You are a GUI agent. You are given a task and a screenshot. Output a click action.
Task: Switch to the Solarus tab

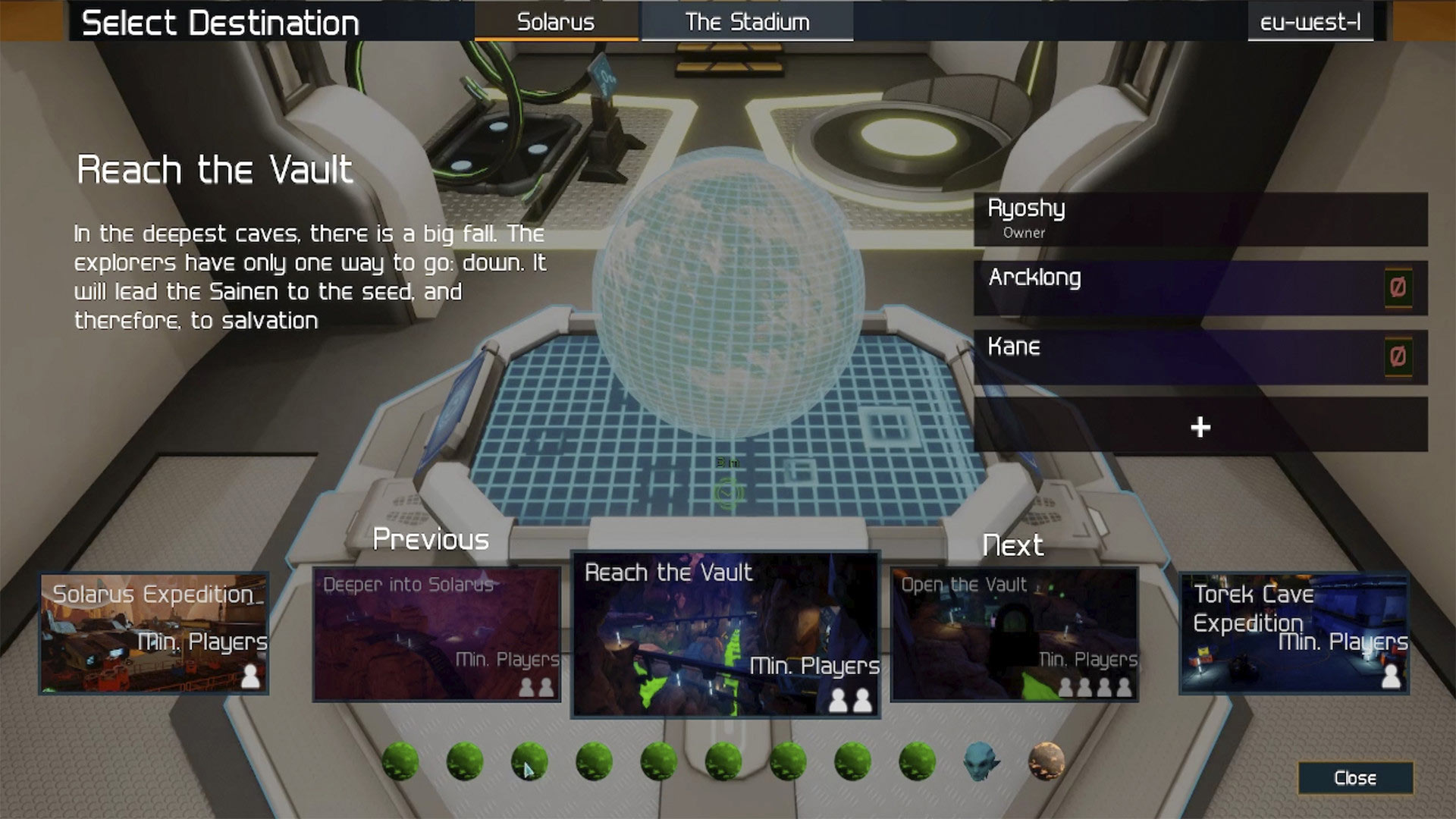tap(556, 22)
